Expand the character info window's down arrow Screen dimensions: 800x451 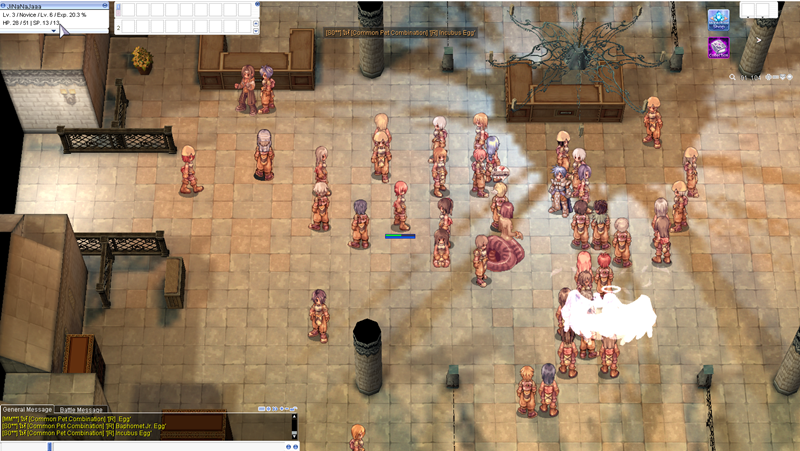tap(54, 31)
